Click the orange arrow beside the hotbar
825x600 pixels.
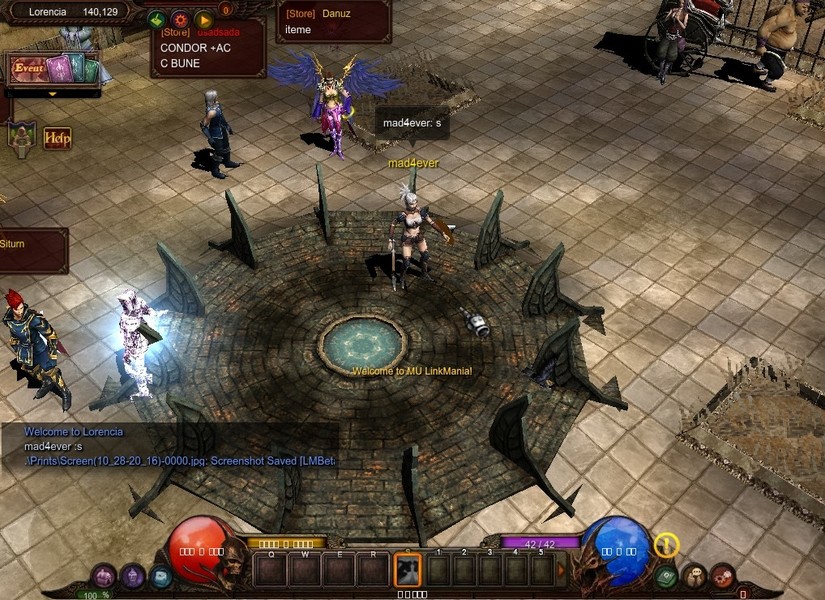point(561,570)
